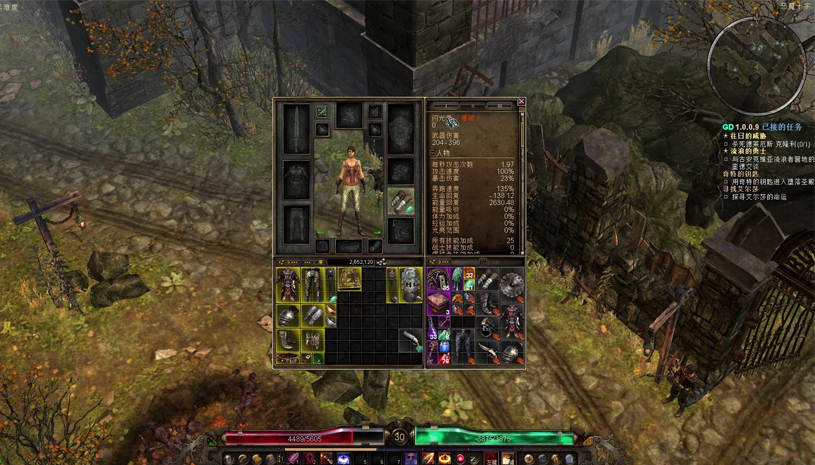Close the character stats panel
This screenshot has height=465, width=815.
(521, 102)
